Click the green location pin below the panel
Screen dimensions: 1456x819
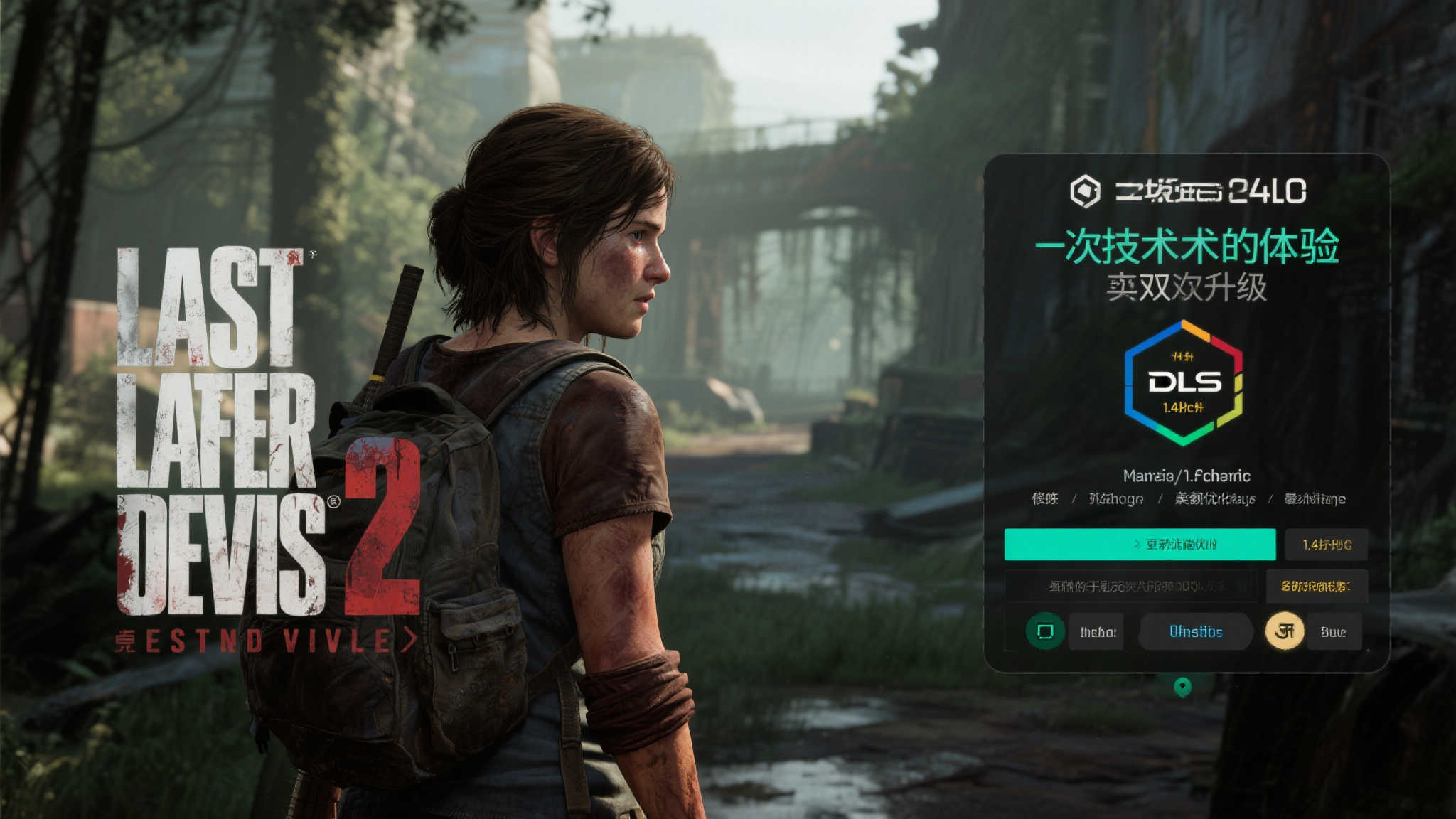coord(1182,687)
